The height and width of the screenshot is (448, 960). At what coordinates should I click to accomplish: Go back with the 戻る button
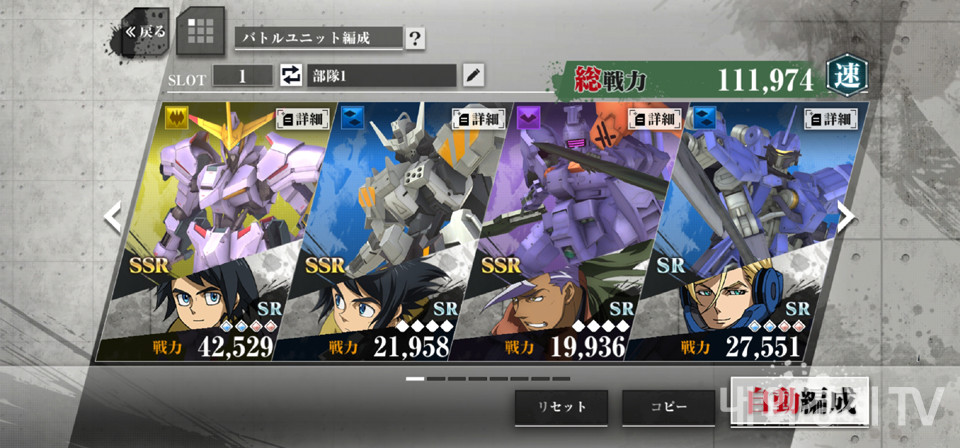[x=144, y=31]
